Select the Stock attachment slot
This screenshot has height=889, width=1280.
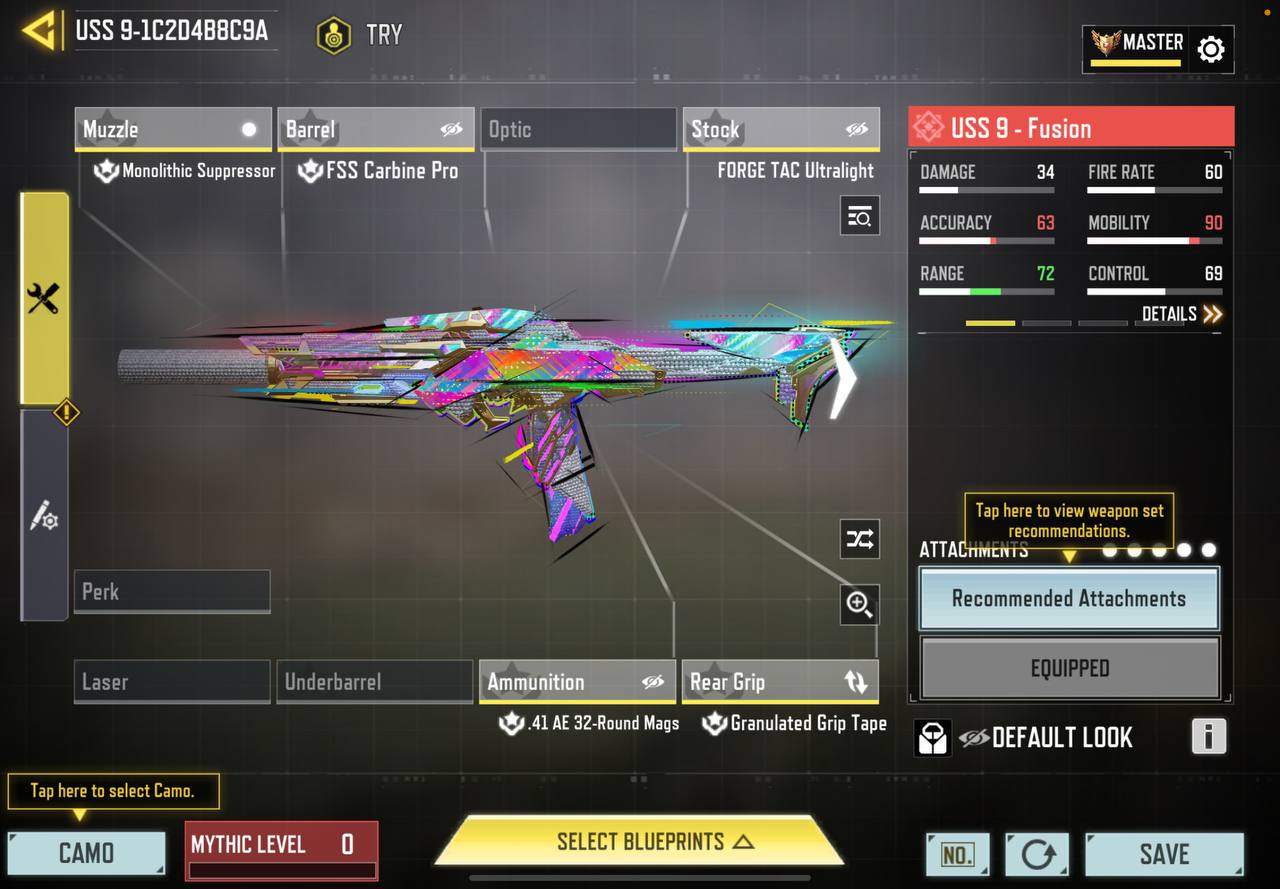pyautogui.click(x=781, y=129)
